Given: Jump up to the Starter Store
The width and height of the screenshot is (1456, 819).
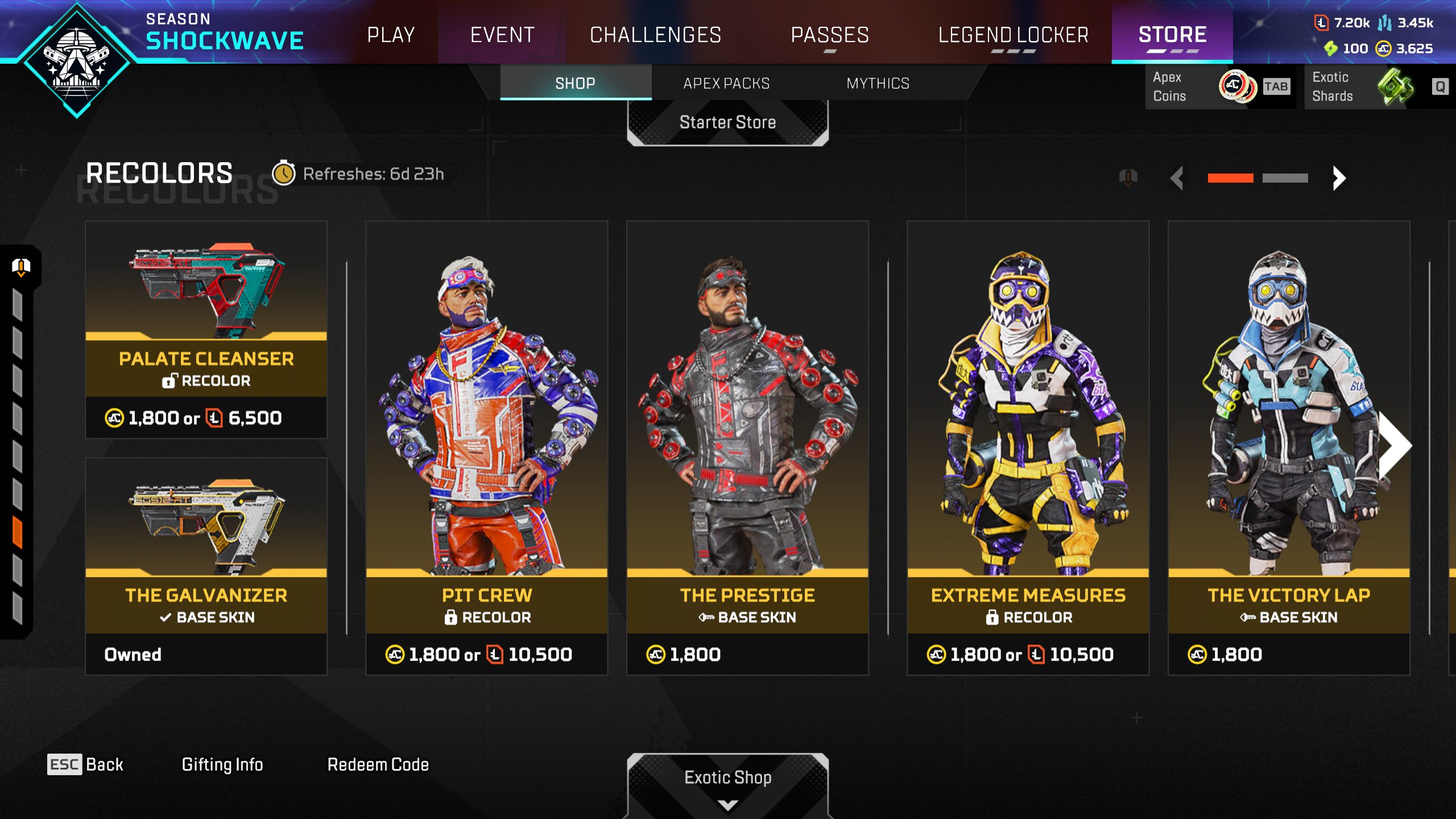Looking at the screenshot, I should pyautogui.click(x=727, y=122).
